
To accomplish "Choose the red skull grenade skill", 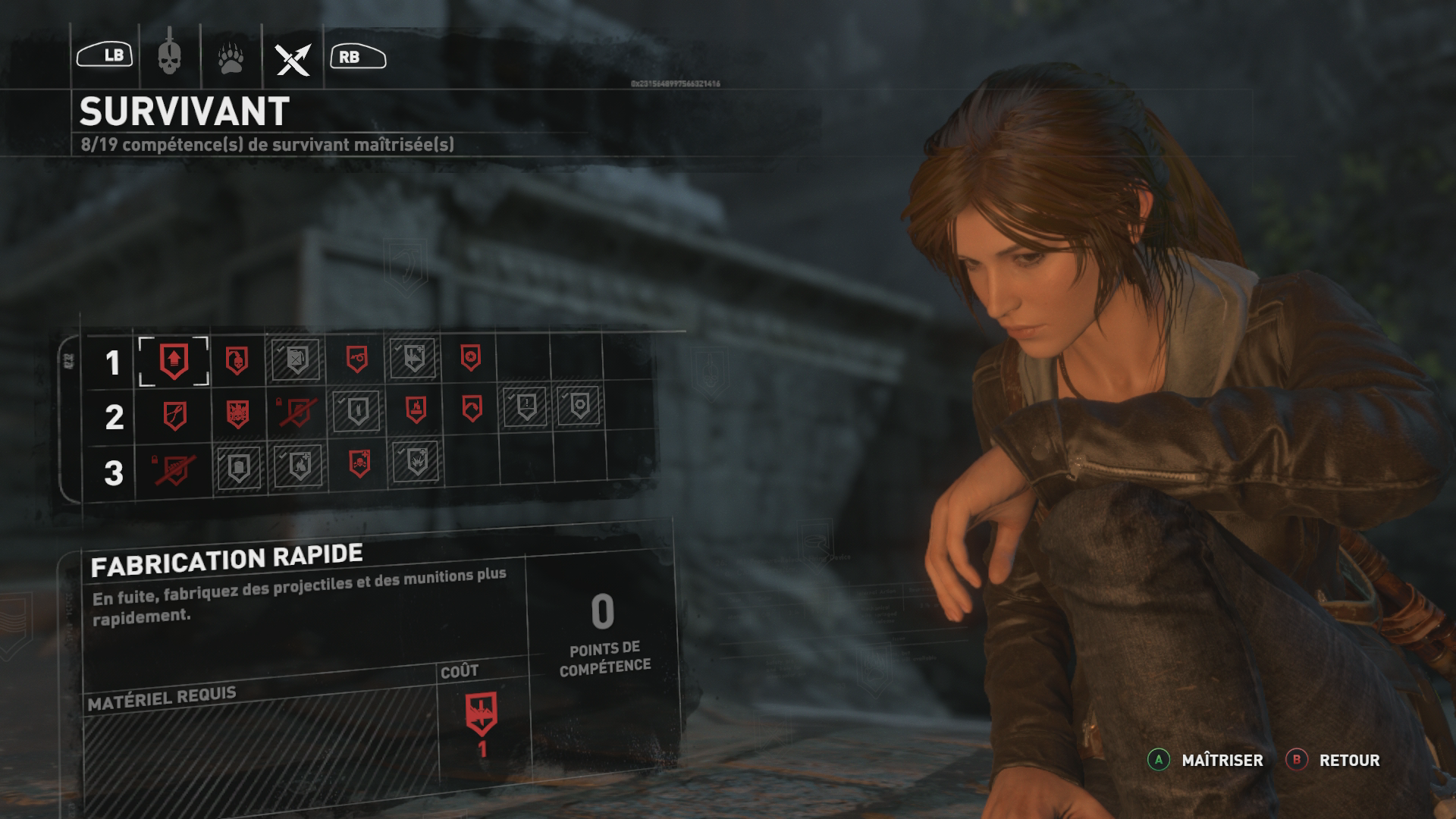I will click(x=237, y=360).
